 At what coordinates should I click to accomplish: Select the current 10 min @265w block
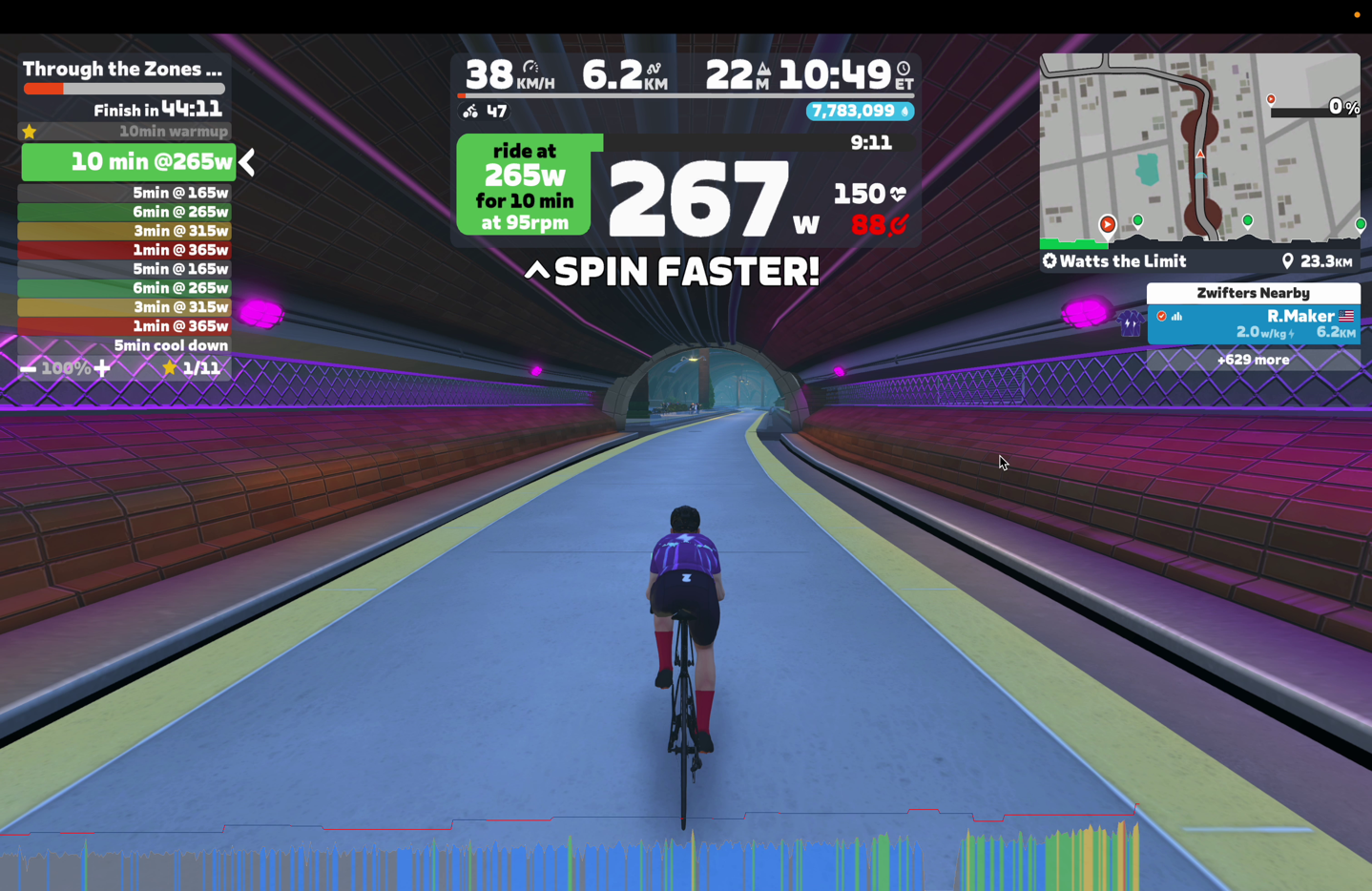coord(129,162)
